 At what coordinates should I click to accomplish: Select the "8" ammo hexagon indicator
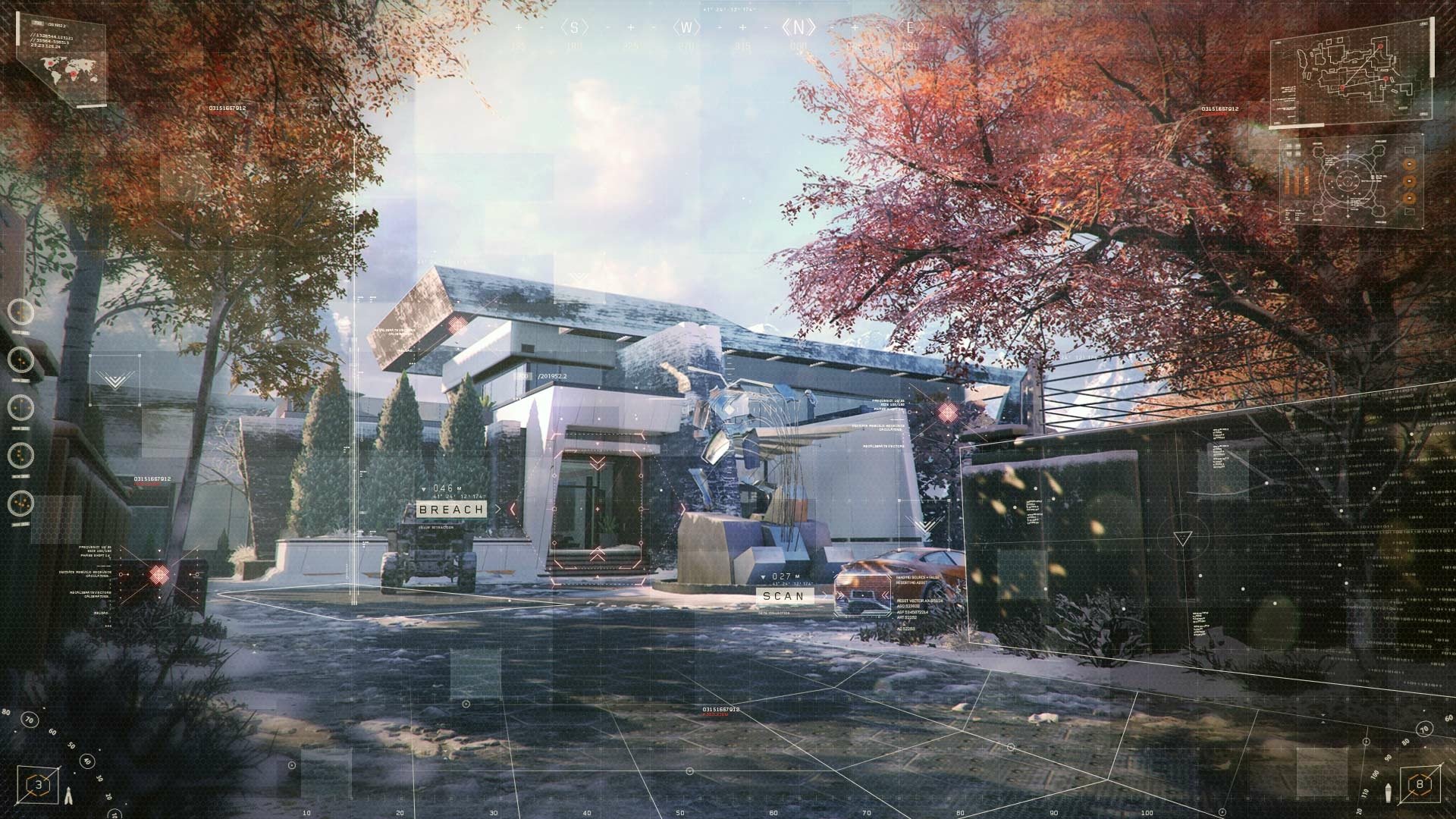[x=1420, y=785]
